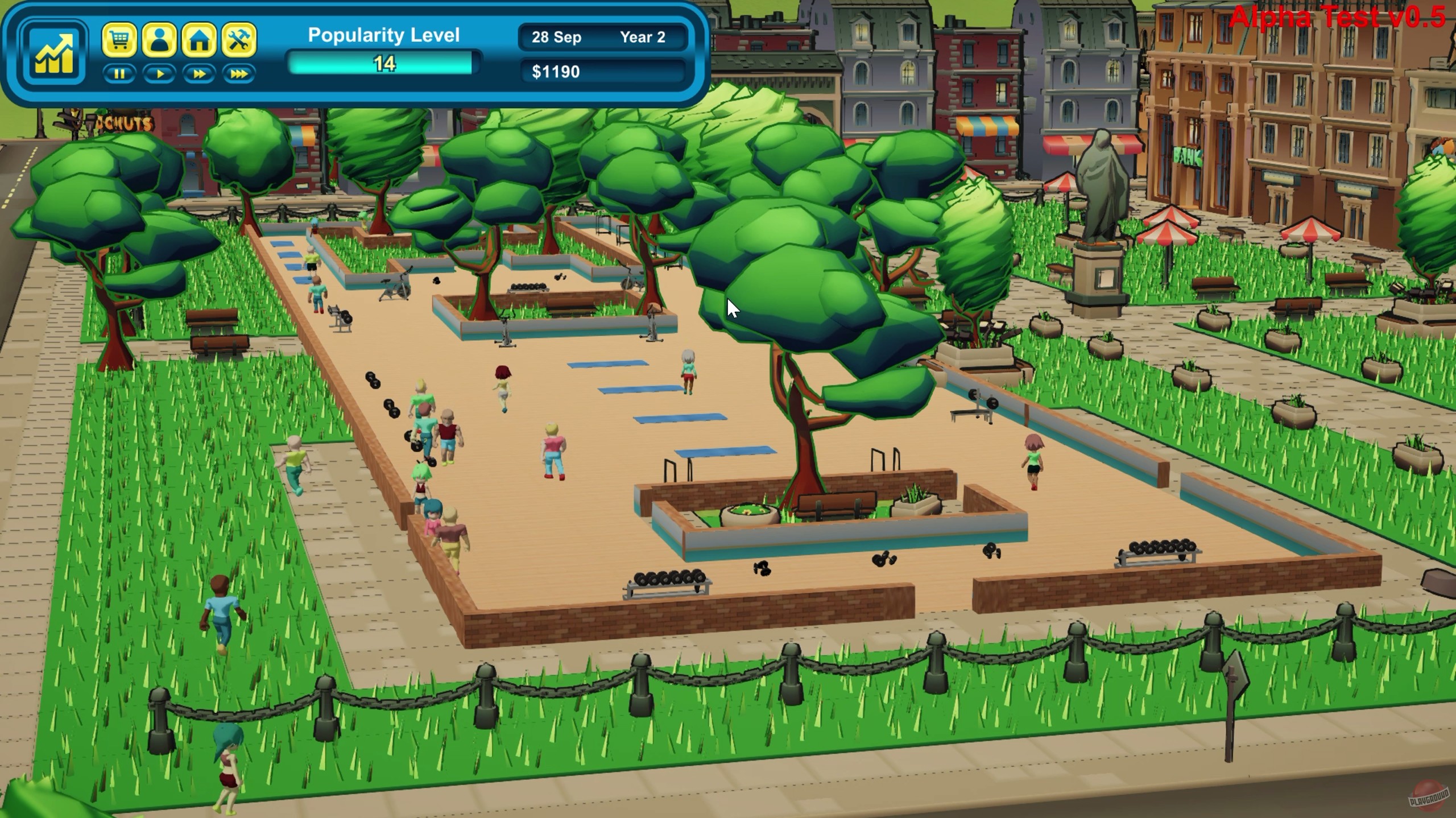Open the tools construction menu
Image resolution: width=1456 pixels, height=818 pixels.
click(x=239, y=39)
